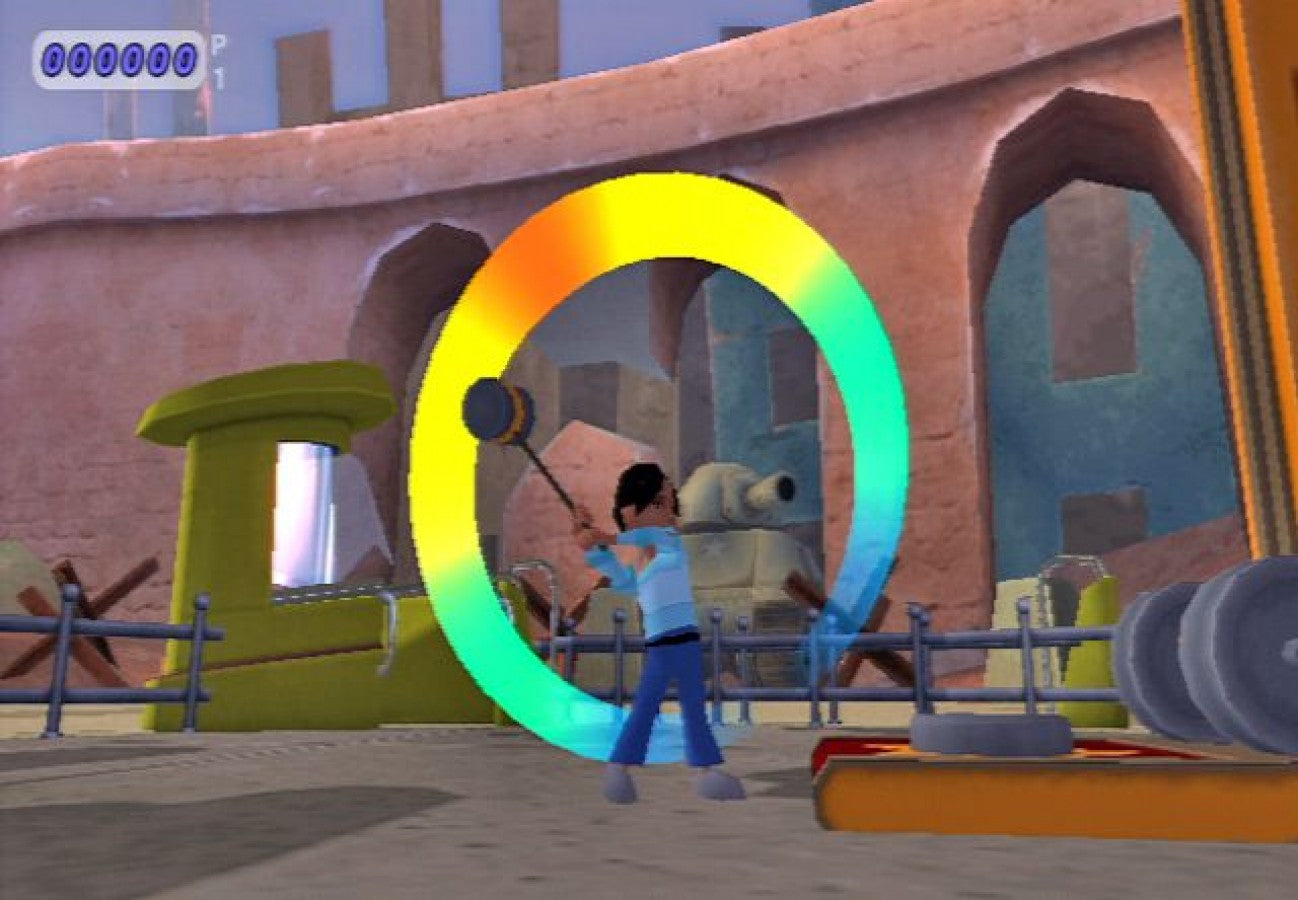The image size is (1298, 900).
Task: Click the tank's gun barrel
Action: (x=770, y=490)
